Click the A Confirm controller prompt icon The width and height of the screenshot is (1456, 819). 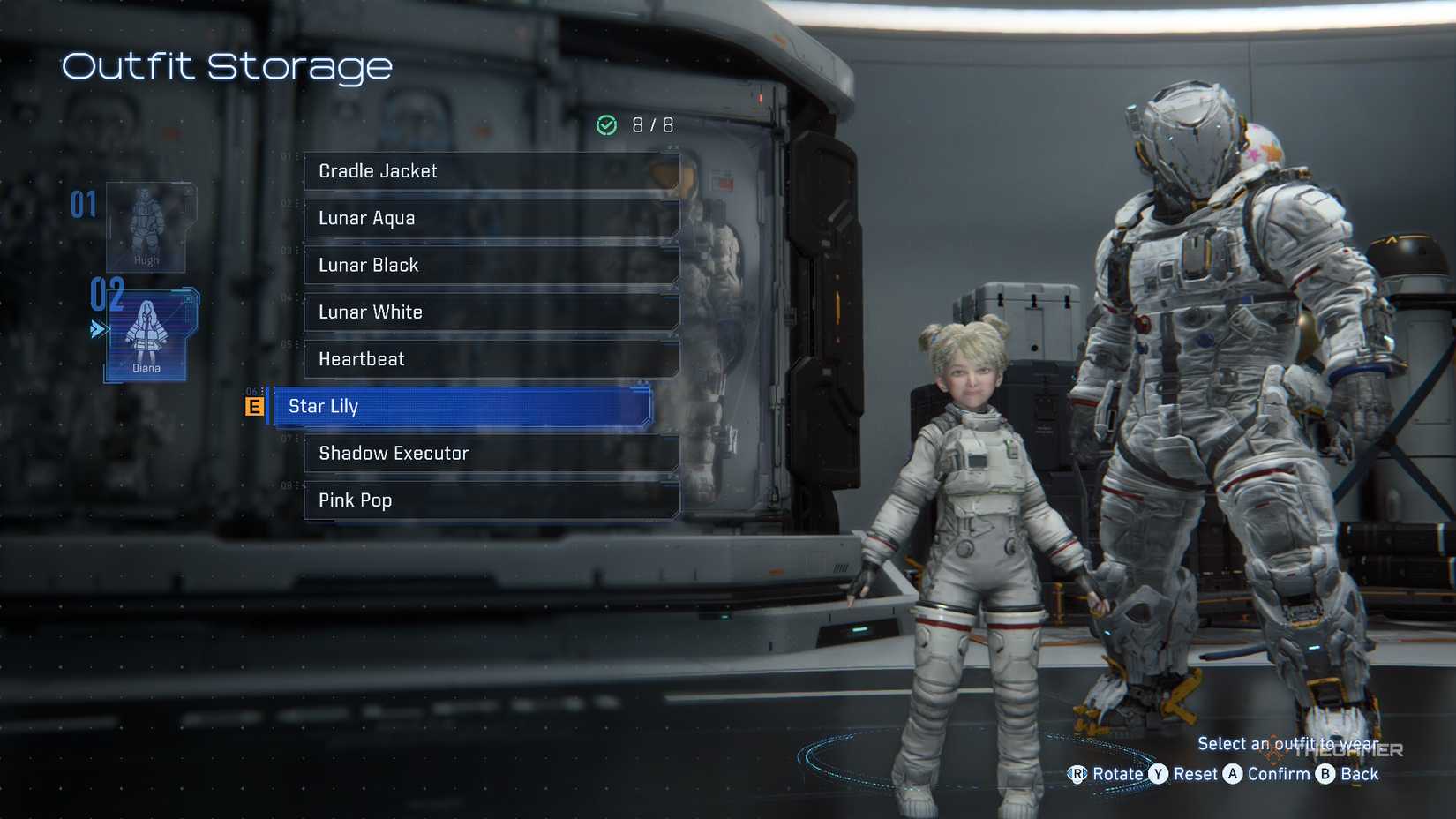point(1235,774)
